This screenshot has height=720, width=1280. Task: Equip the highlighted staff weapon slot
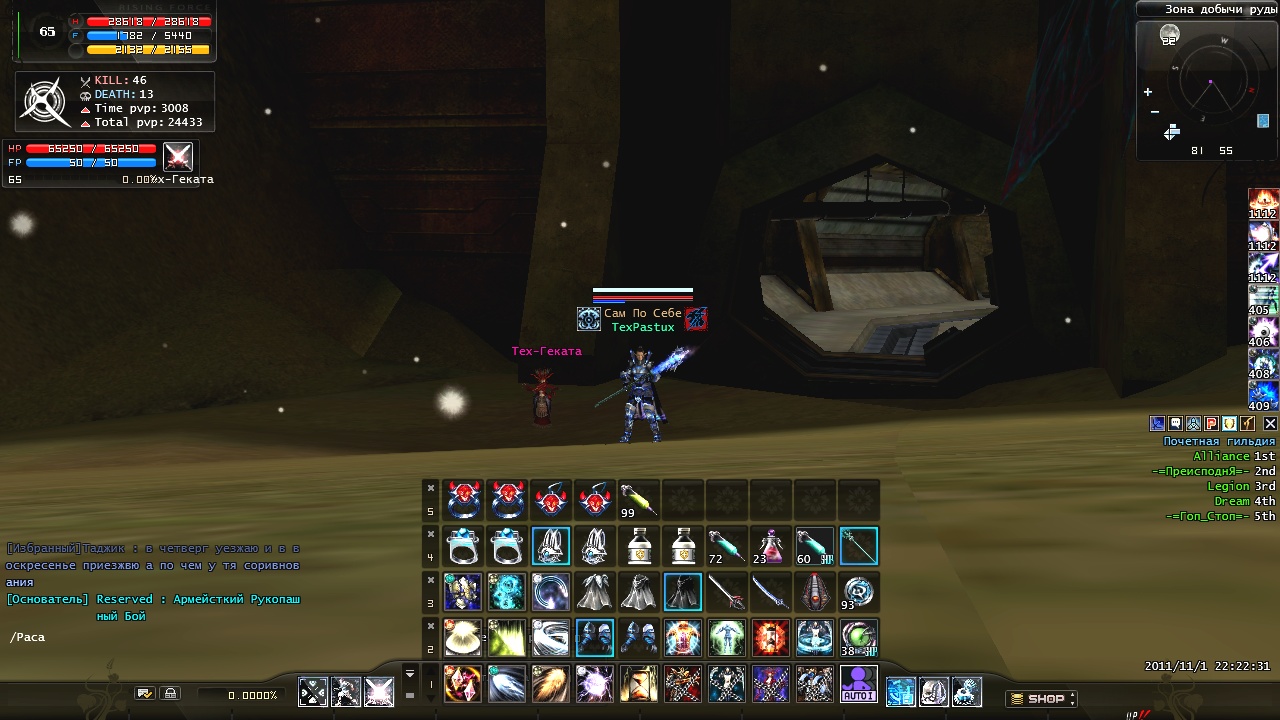[858, 547]
